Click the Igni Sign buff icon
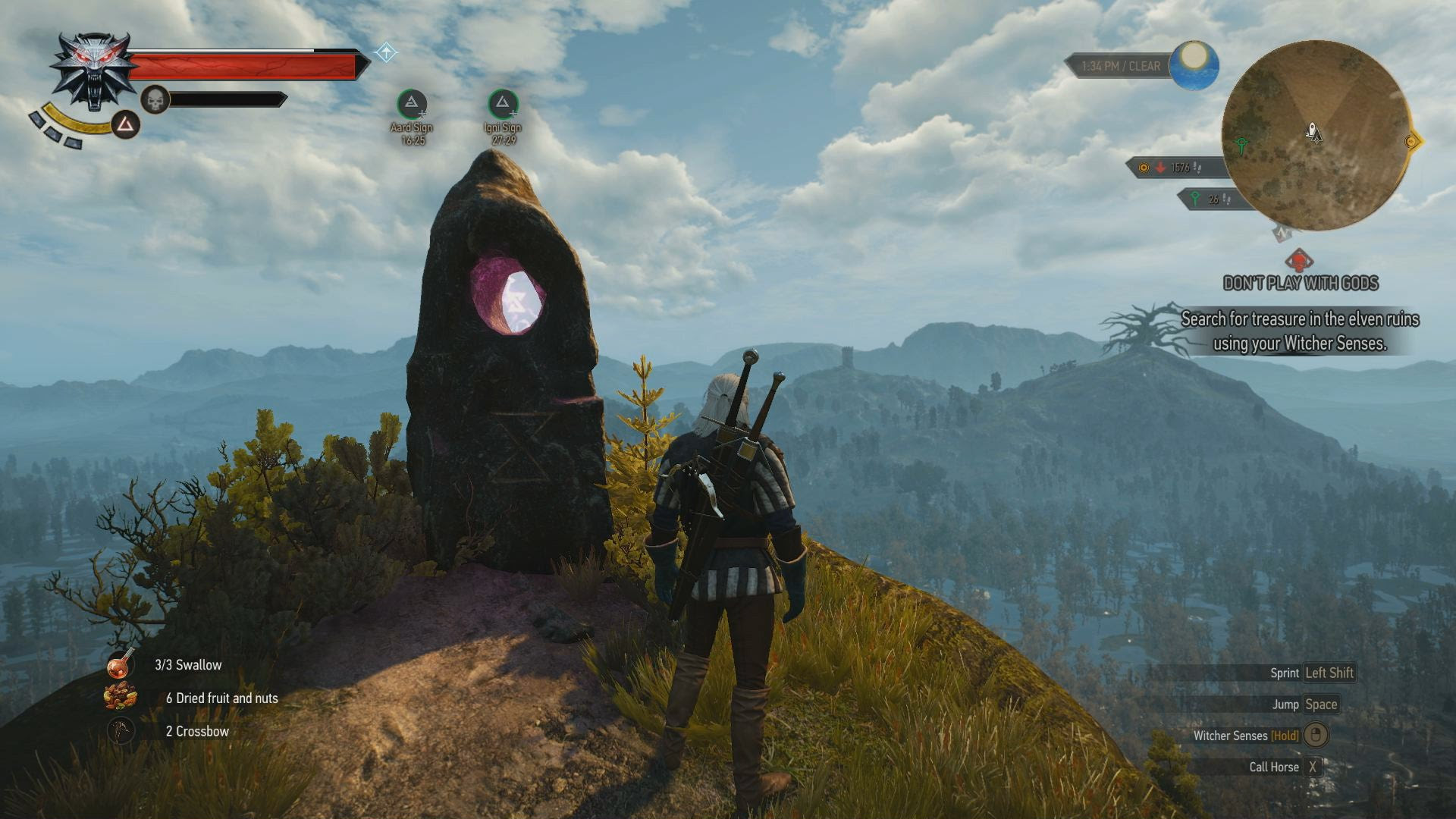Screen dimensions: 1456x819 point(503,104)
